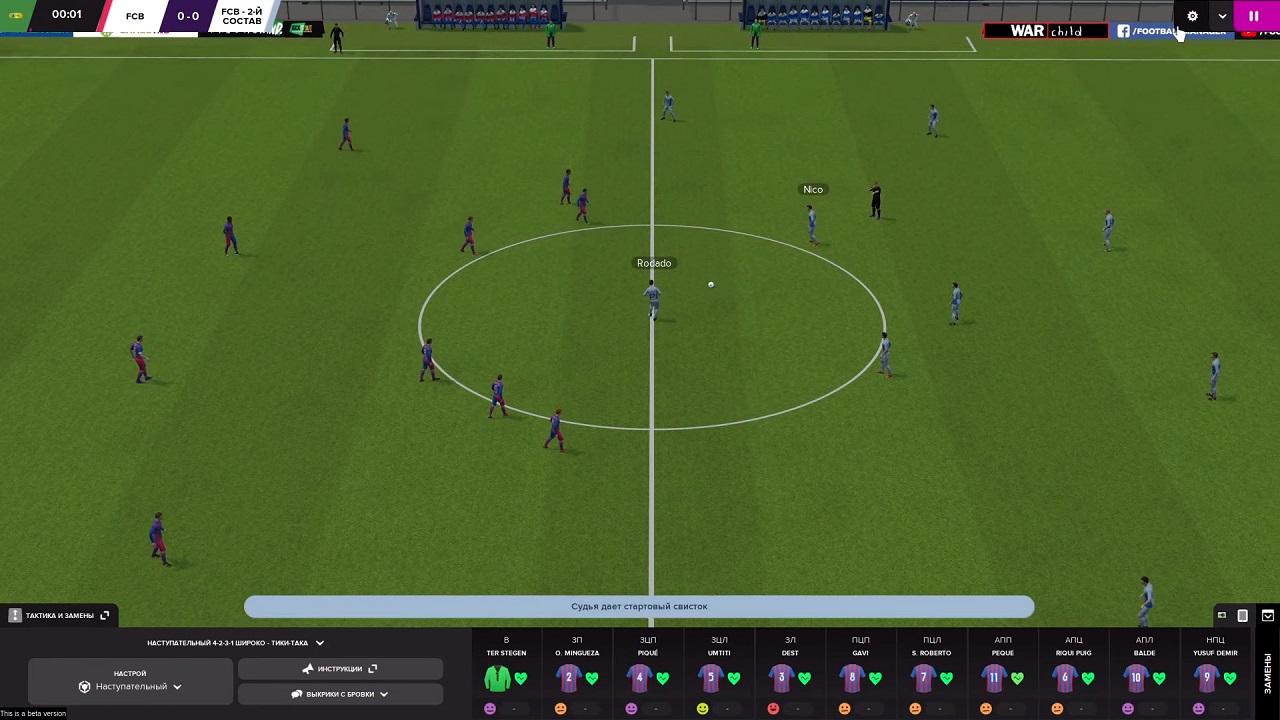This screenshot has width=1280, height=720.
Task: Choose Piqué's shirt number 4 card
Action: tap(639, 678)
